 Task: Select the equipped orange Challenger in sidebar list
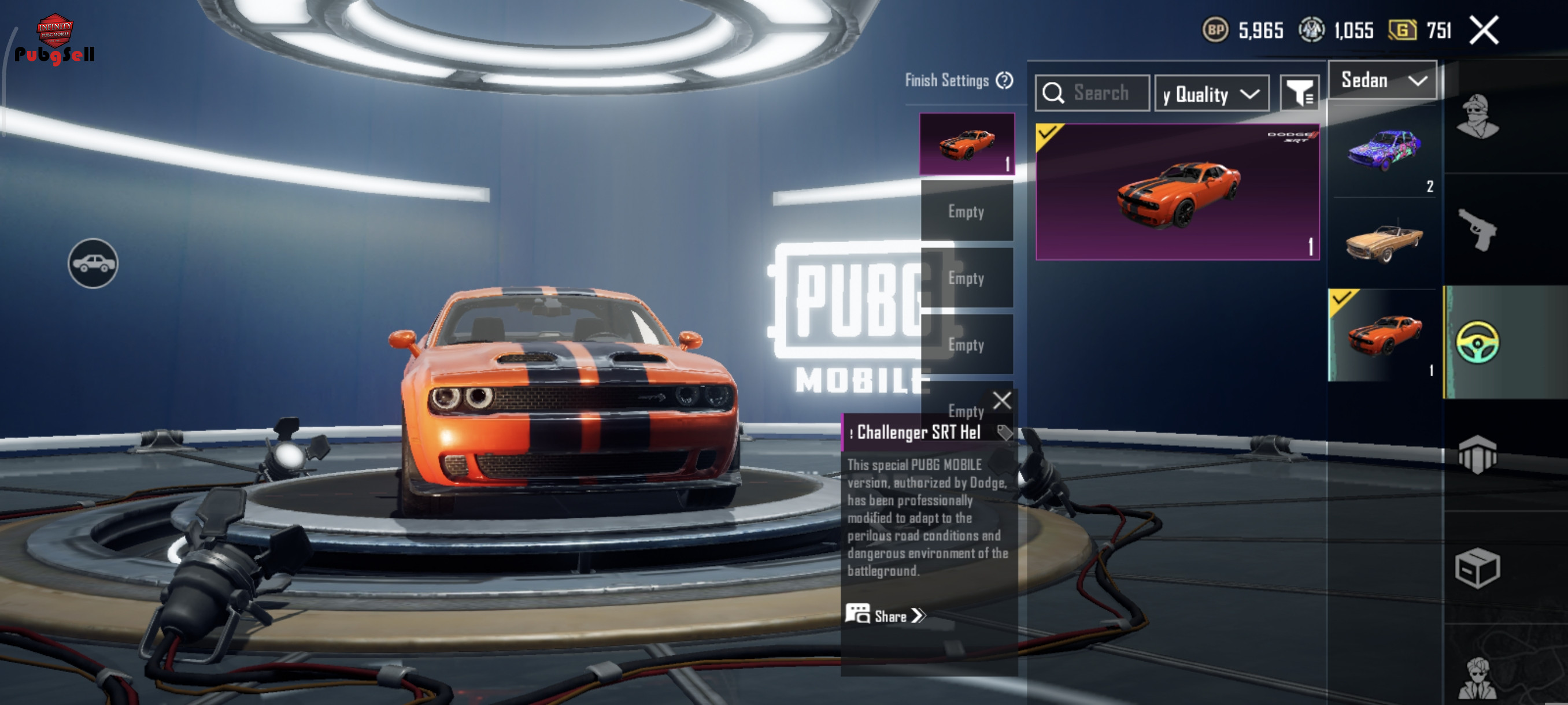point(1384,335)
